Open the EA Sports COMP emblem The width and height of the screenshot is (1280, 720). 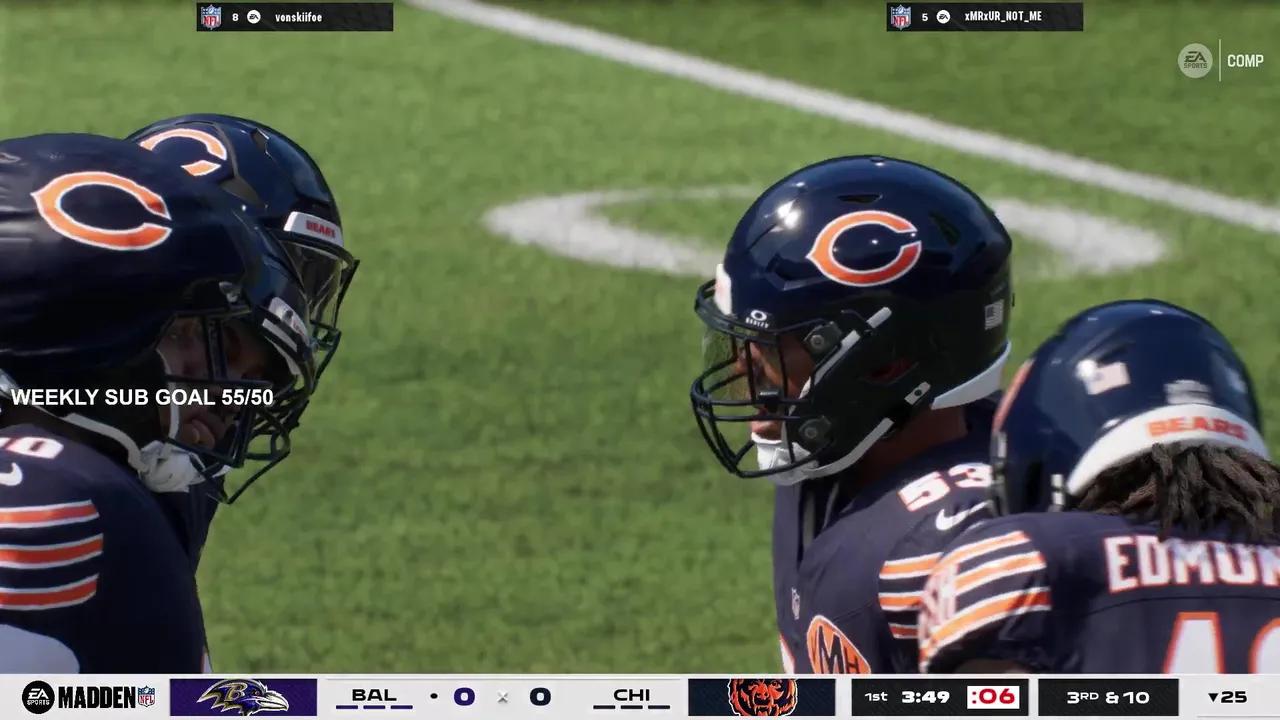pyautogui.click(x=1196, y=60)
